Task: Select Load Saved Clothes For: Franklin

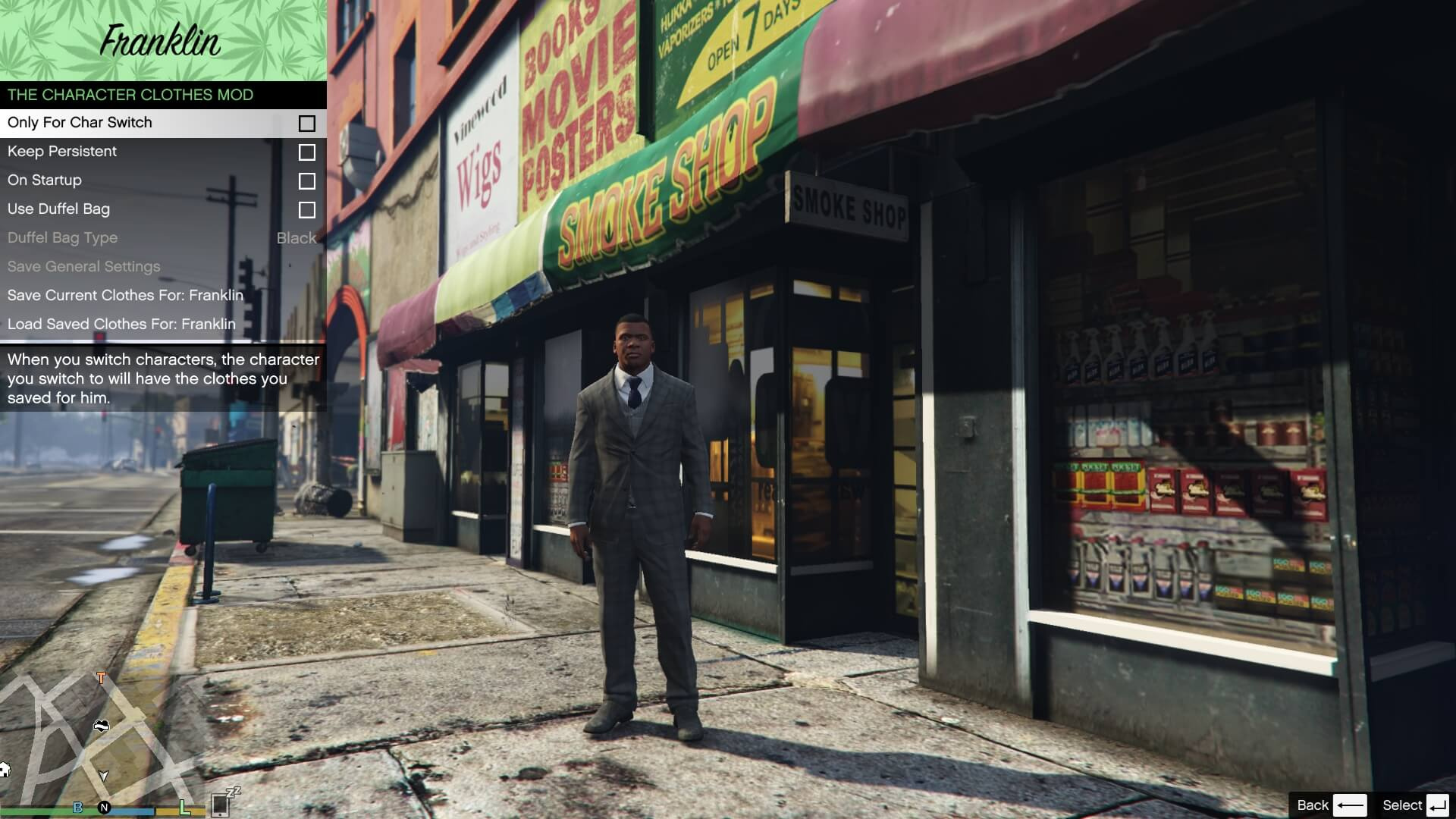Action: point(121,325)
